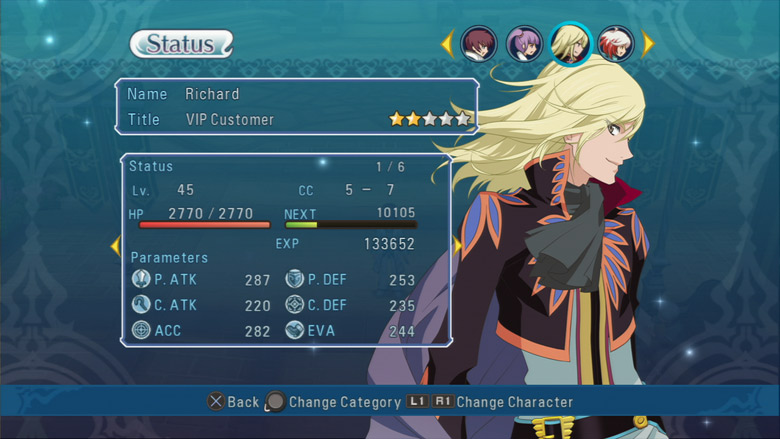This screenshot has height=439, width=780.
Task: Select the purple-haired character portrait
Action: point(523,44)
